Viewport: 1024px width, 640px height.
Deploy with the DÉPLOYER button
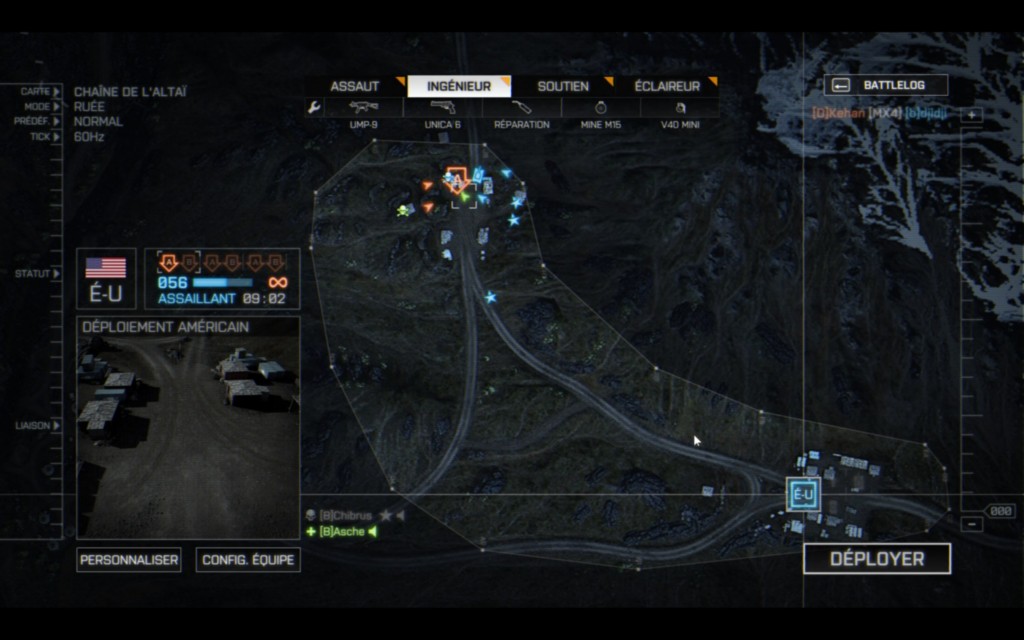click(x=877, y=559)
